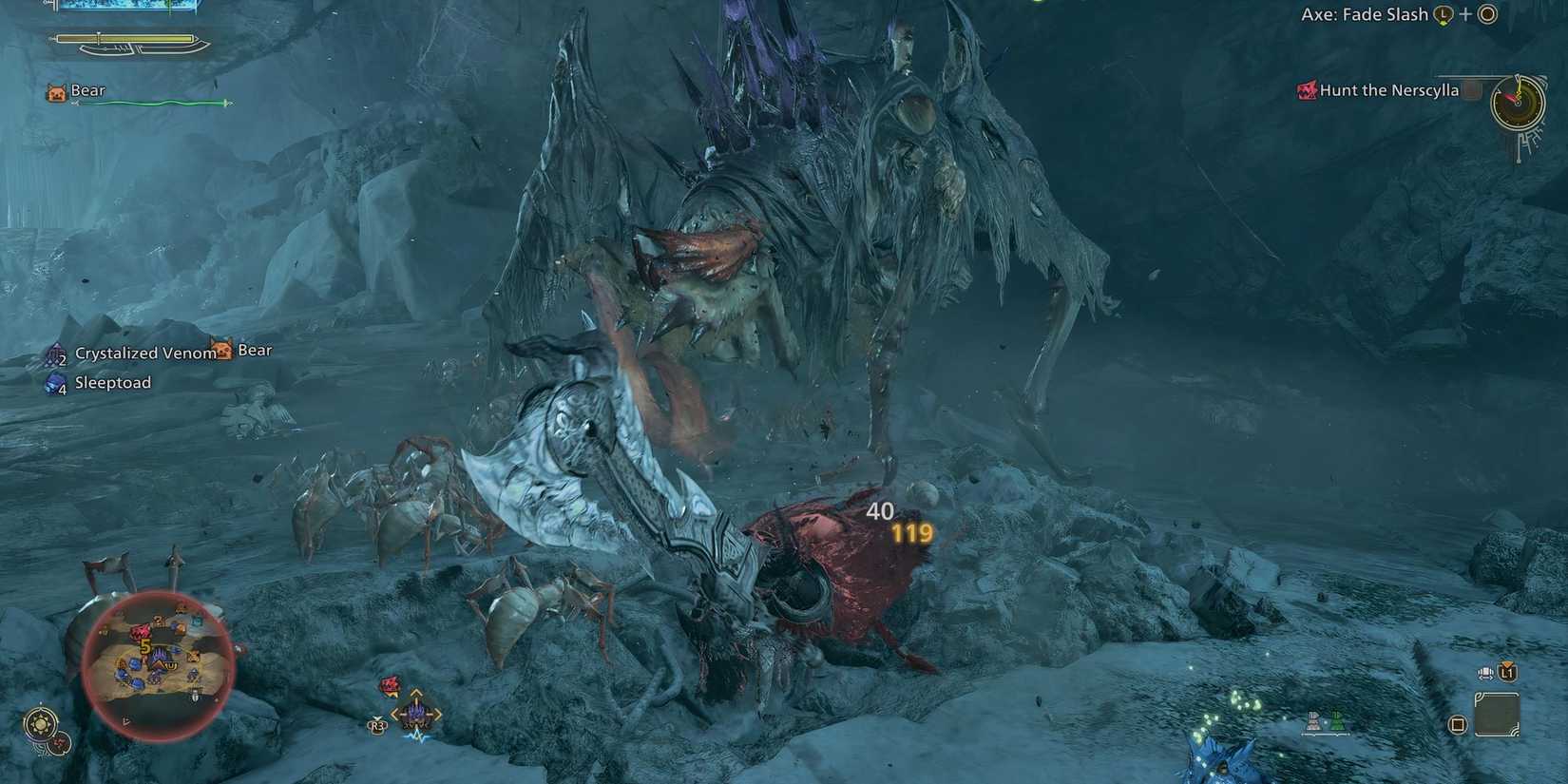Click the up arrow of the item selector
1568x784 pixels.
pyautogui.click(x=416, y=693)
